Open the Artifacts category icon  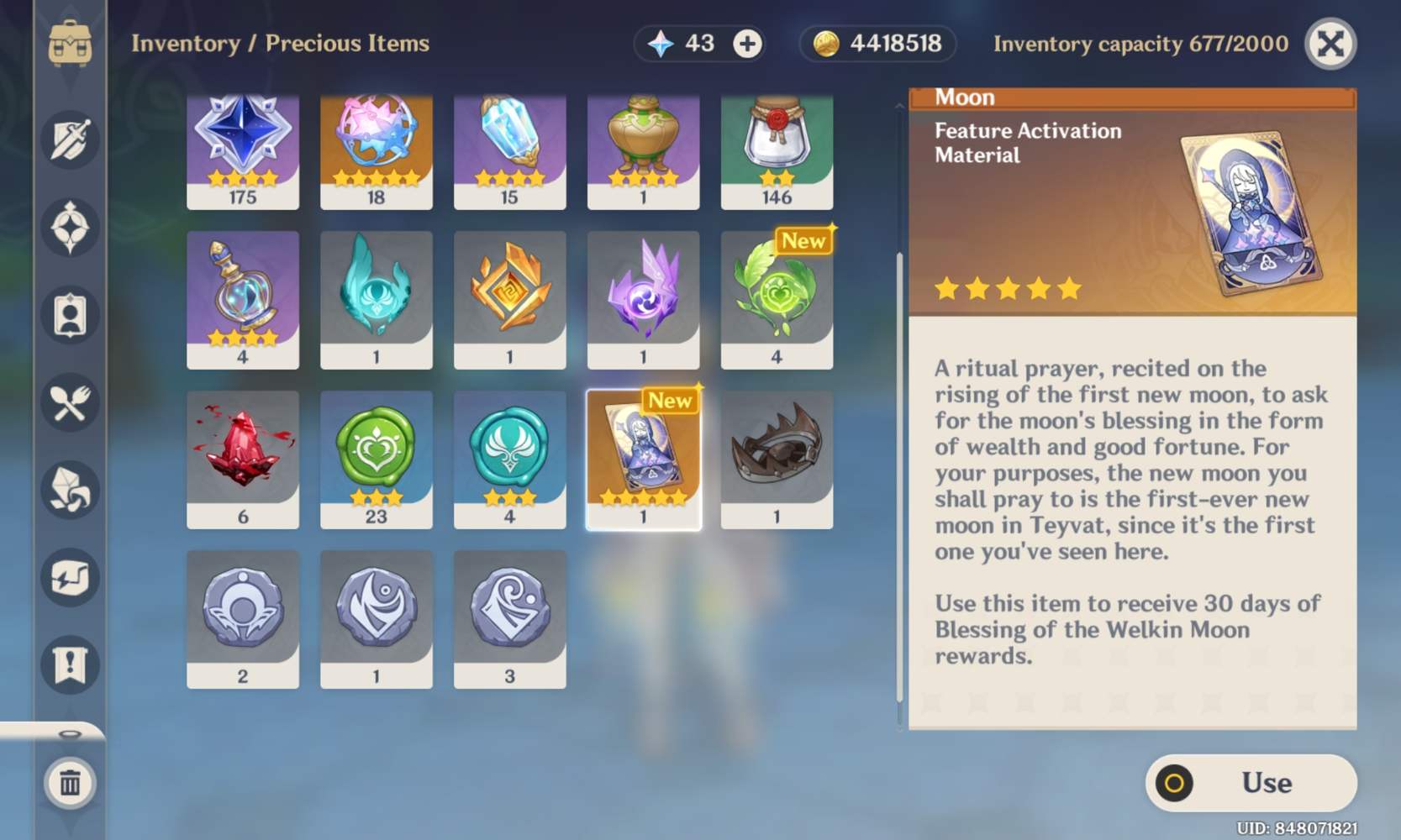tap(71, 227)
